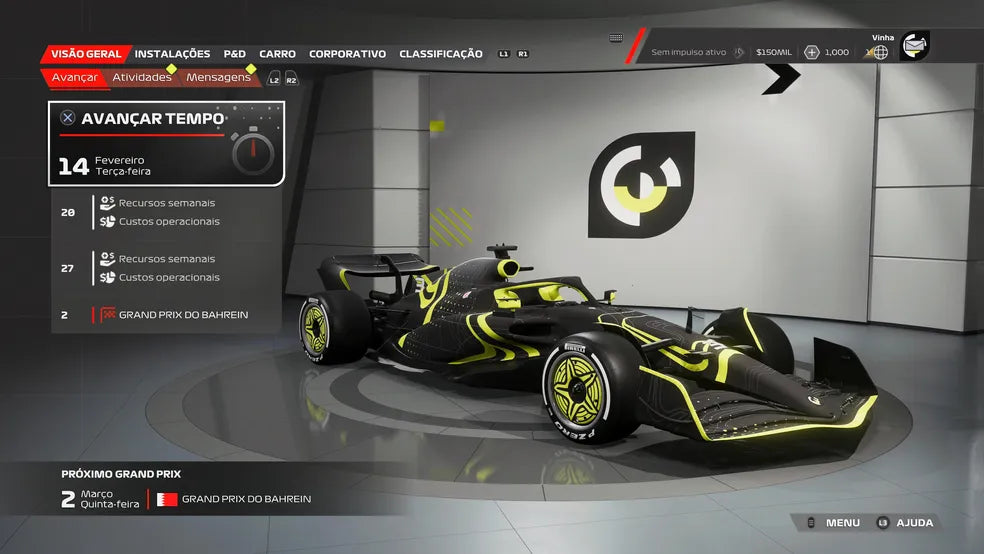The image size is (984, 554).
Task: Select the Avançar sub-tab
Action: (x=74, y=77)
